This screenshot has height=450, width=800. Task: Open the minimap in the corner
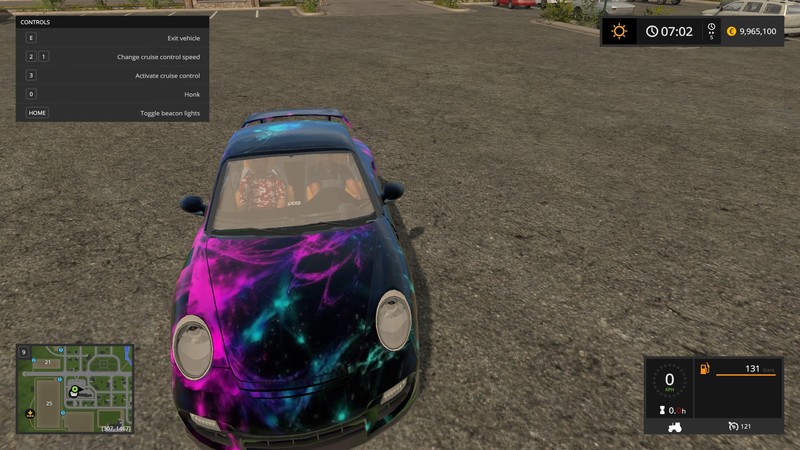pos(74,389)
